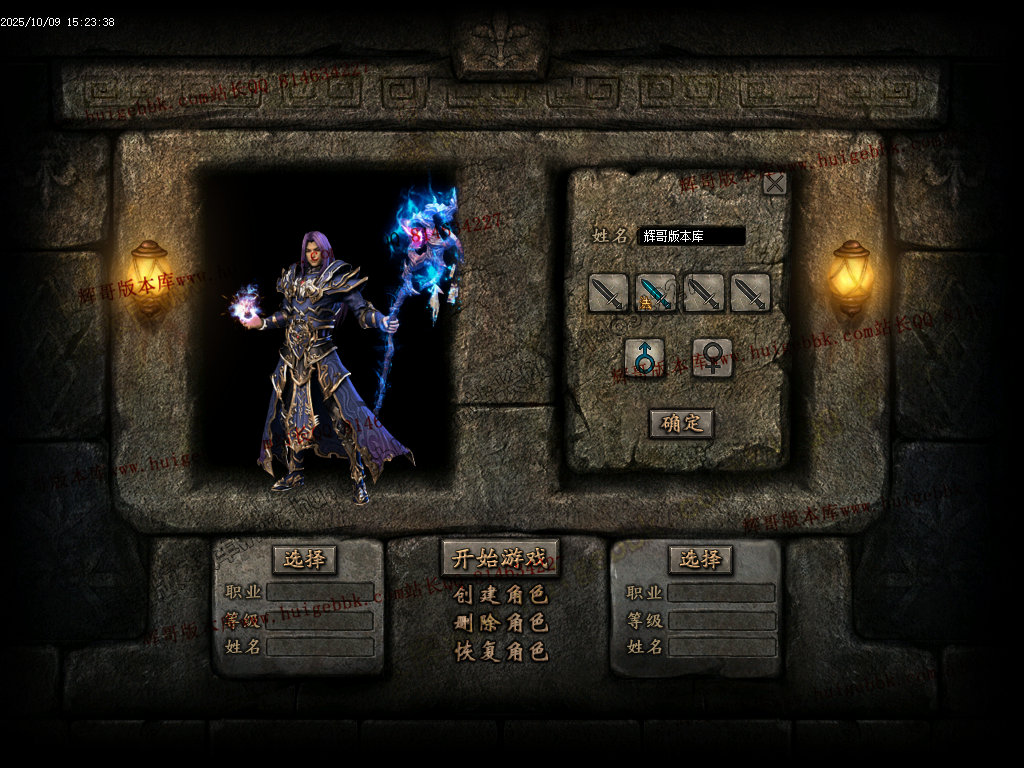The image size is (1024, 768).
Task: Click the 姓名 name input field
Action: point(691,236)
